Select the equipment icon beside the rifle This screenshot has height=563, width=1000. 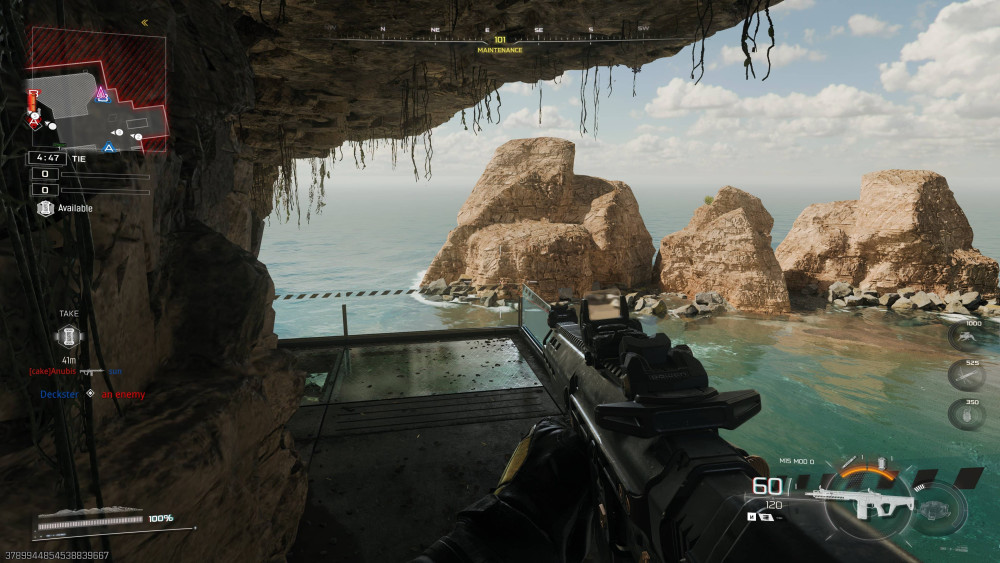pyautogui.click(x=938, y=507)
